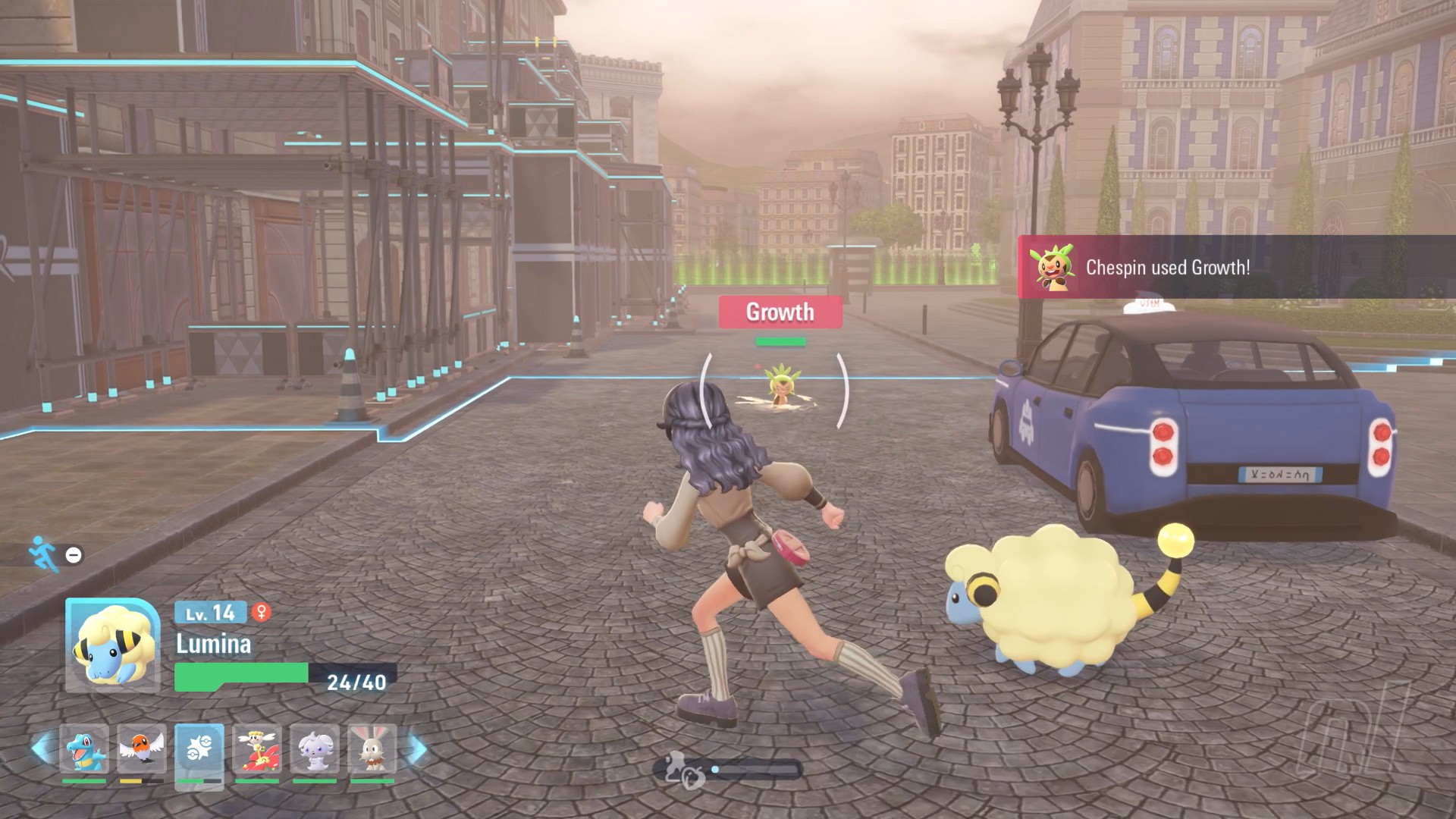The image size is (1456, 819).
Task: Click Lumina's Mareep portrait
Action: click(113, 645)
